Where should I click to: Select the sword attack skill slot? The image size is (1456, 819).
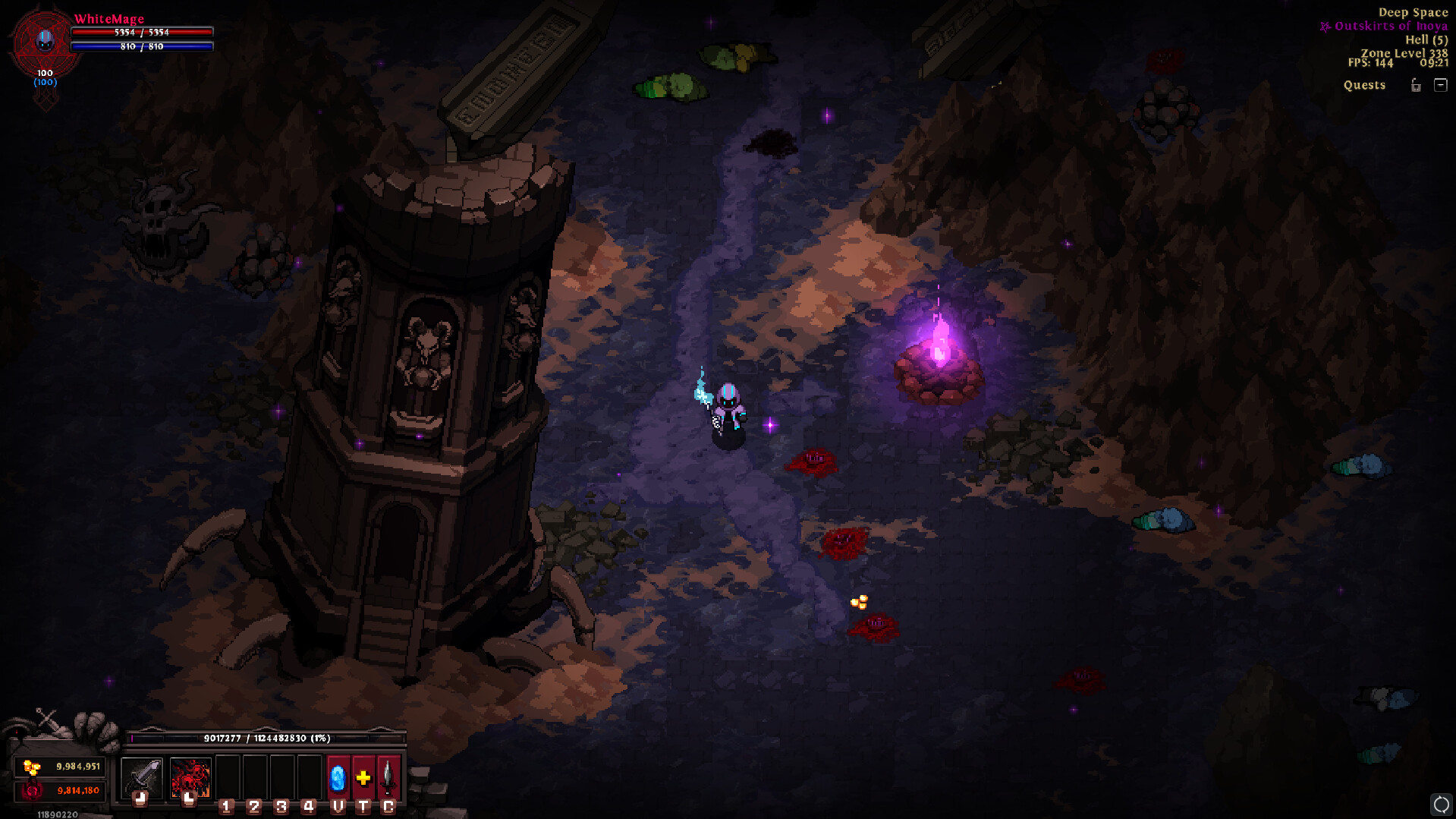[x=142, y=777]
